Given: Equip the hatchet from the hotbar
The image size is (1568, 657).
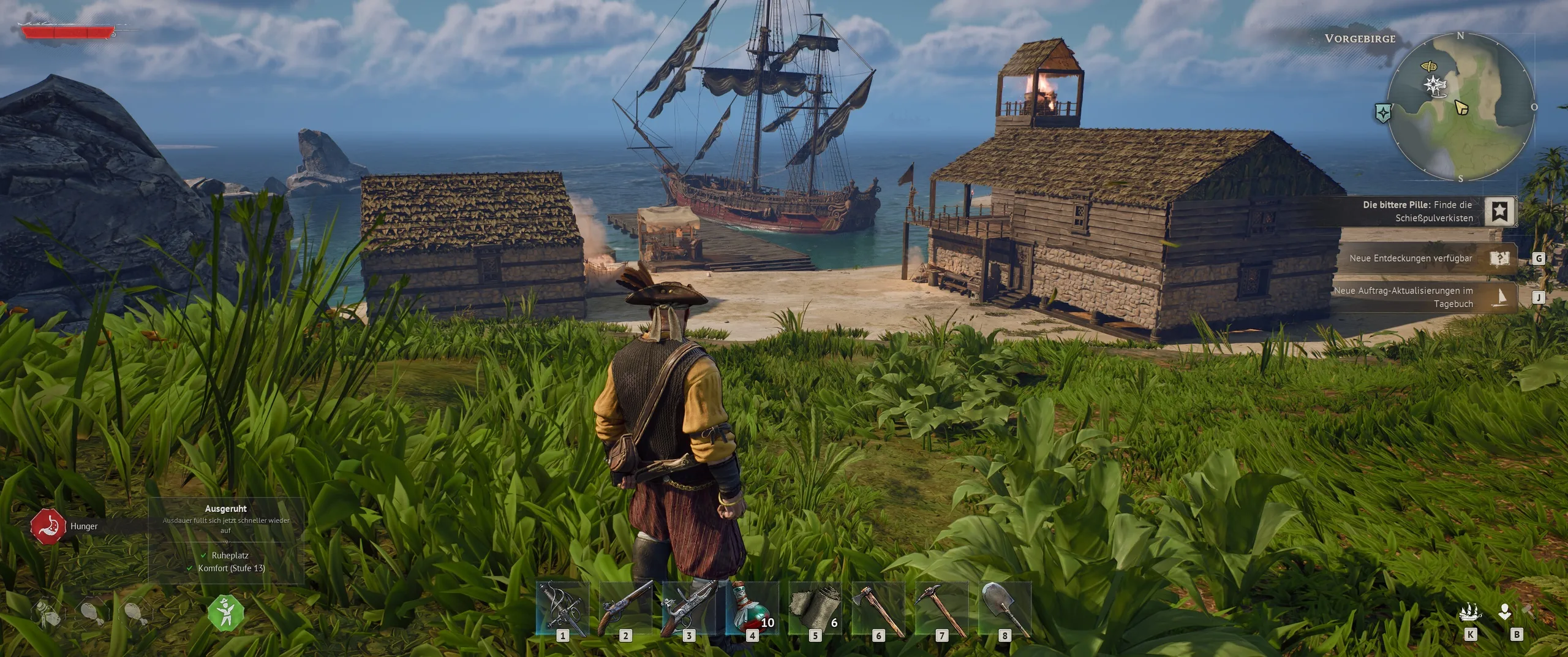Looking at the screenshot, I should tap(878, 608).
